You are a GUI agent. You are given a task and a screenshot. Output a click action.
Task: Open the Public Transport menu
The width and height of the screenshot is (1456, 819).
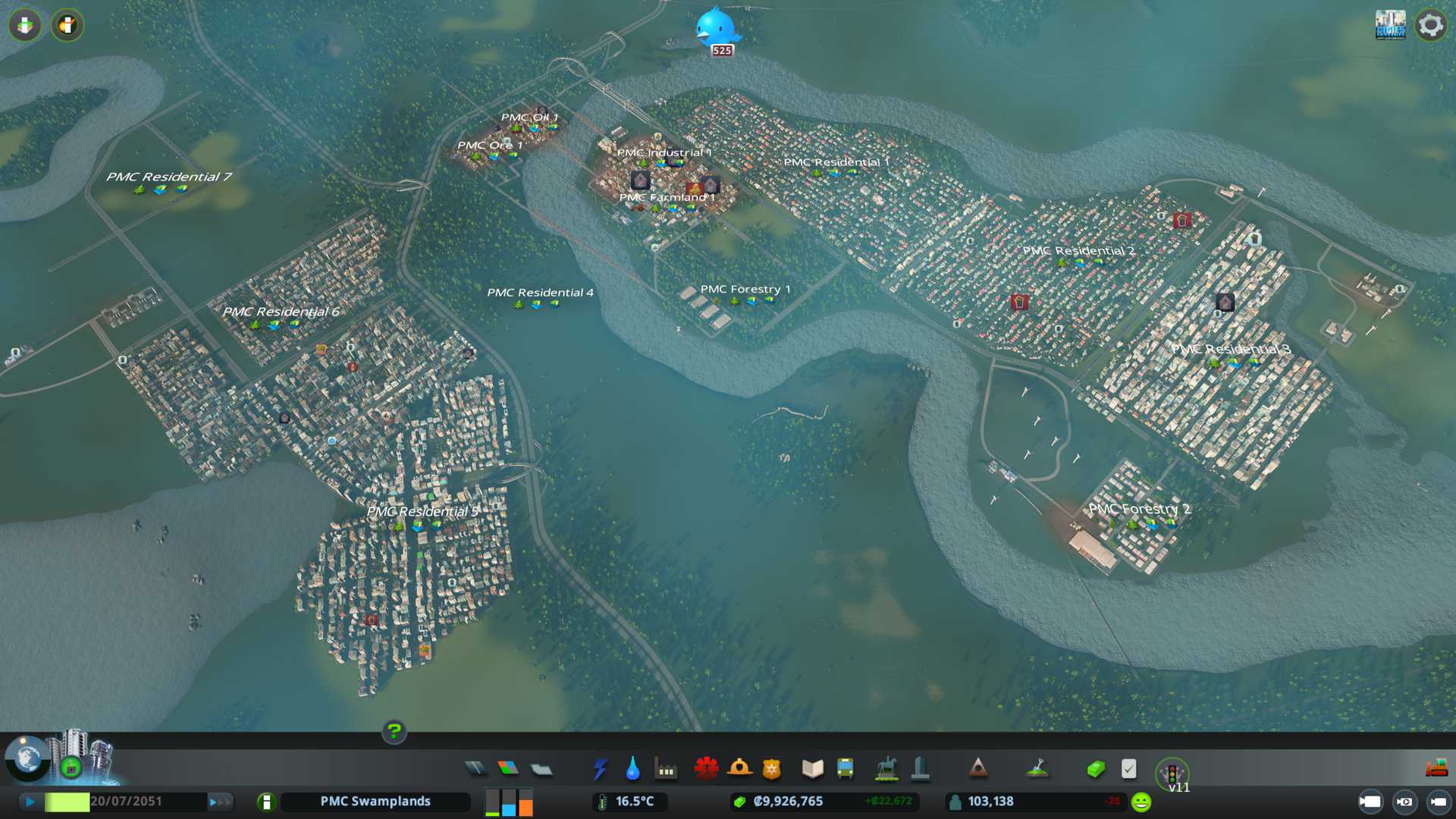(x=845, y=769)
